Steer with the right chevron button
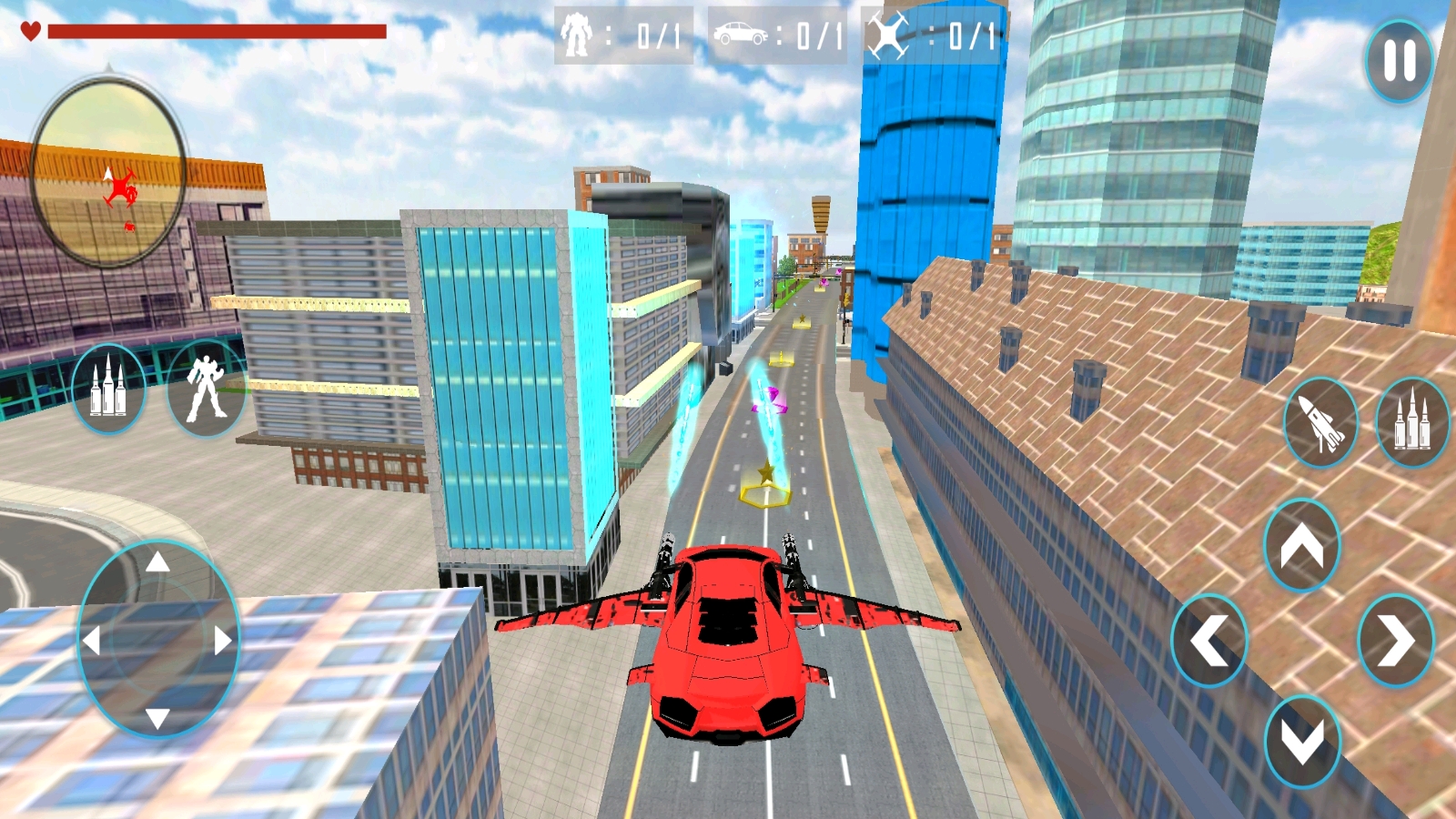This screenshot has width=1456, height=819. point(1395,641)
